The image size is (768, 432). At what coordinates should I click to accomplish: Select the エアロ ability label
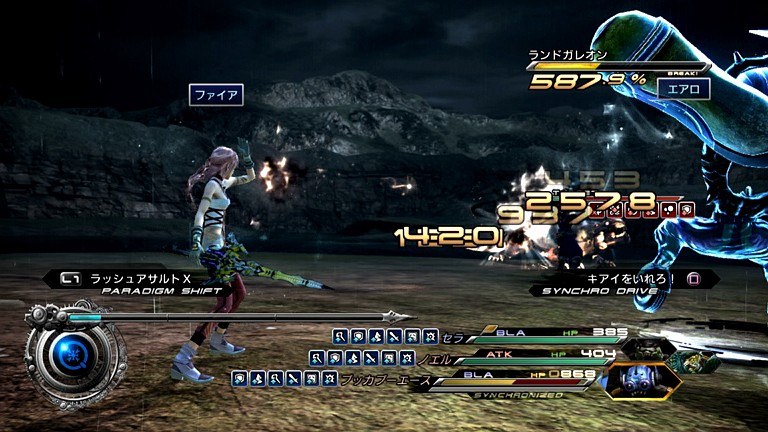(684, 88)
